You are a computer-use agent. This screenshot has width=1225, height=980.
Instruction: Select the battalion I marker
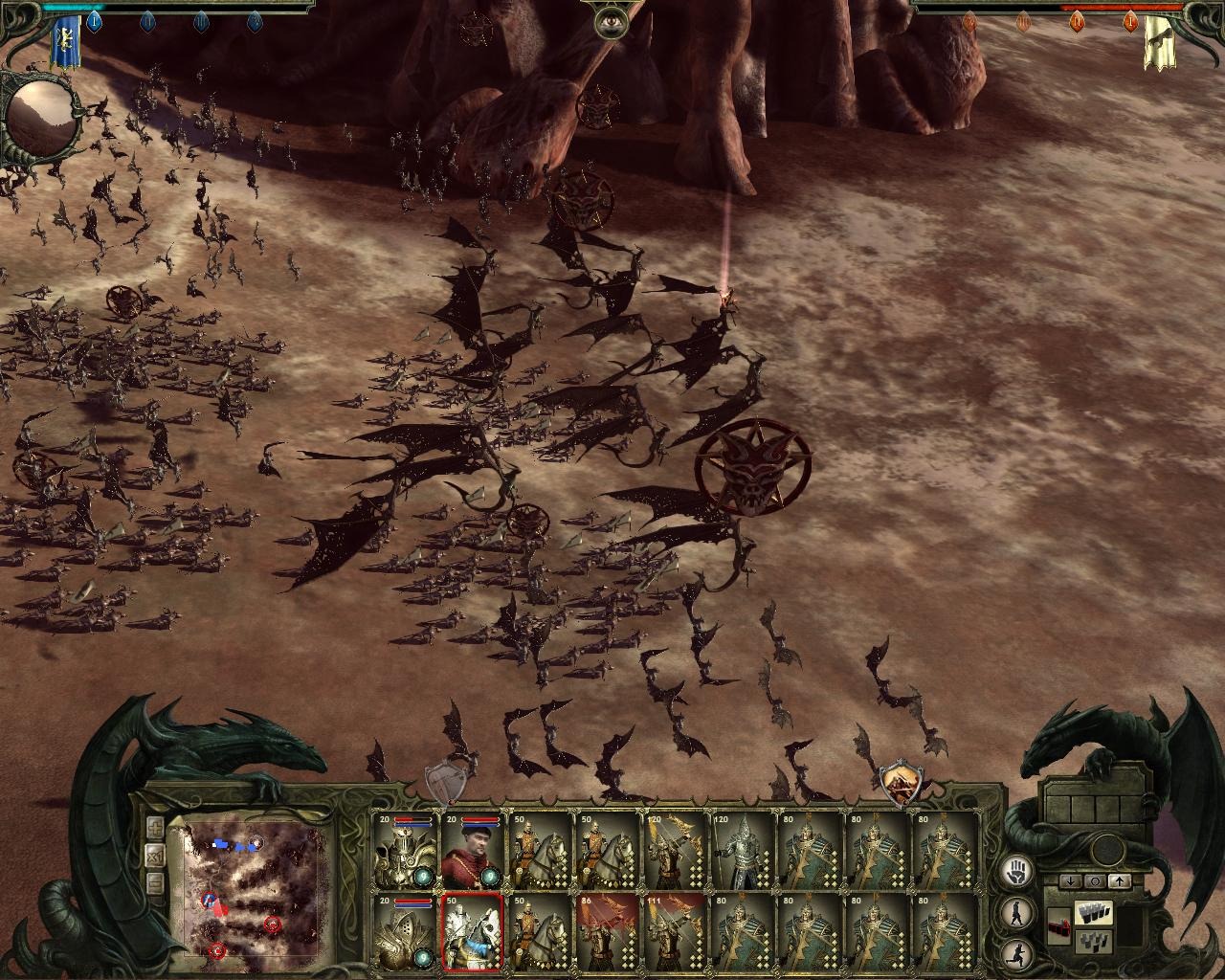click(94, 21)
